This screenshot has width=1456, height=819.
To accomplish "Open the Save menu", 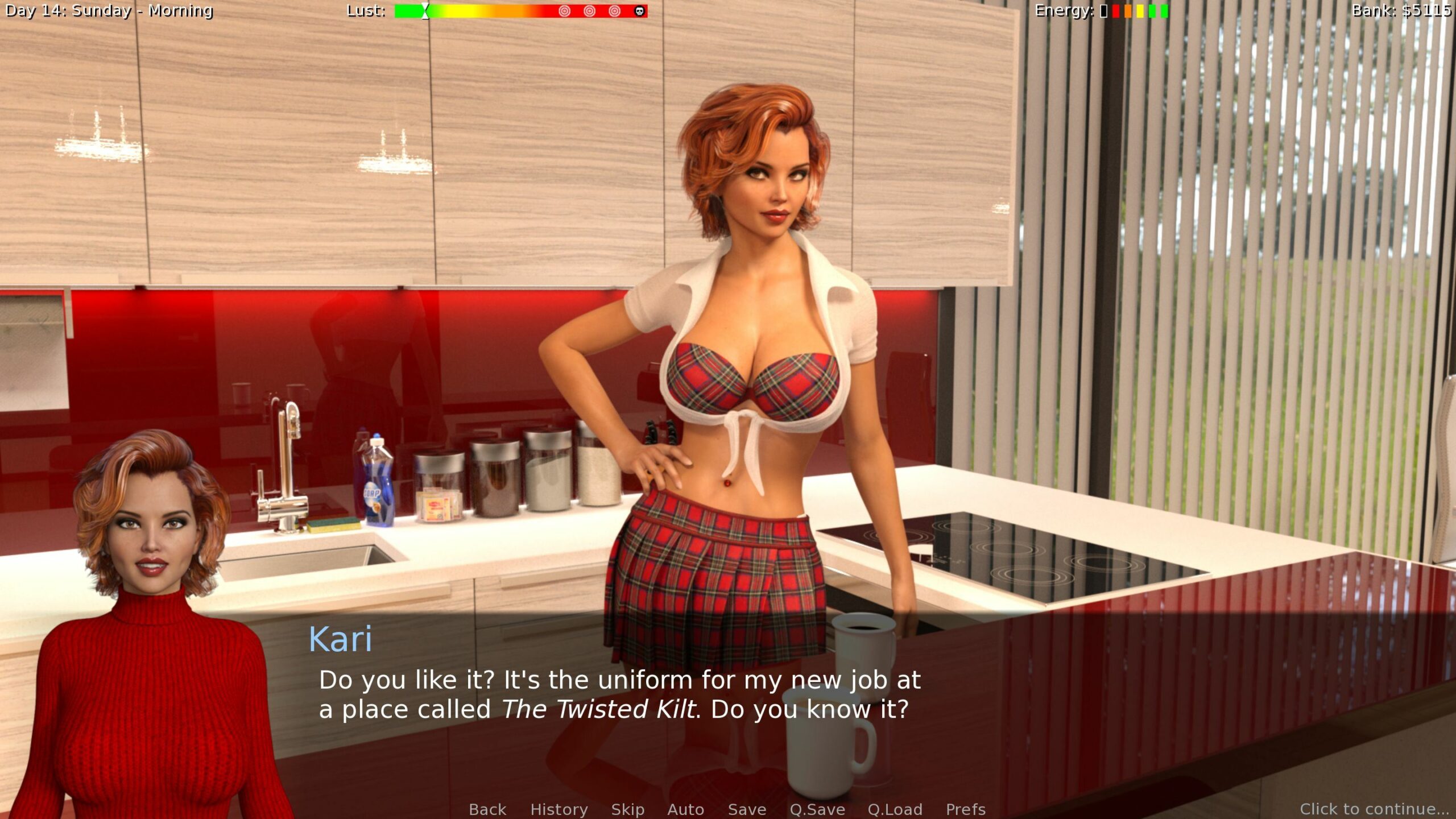I will click(747, 809).
